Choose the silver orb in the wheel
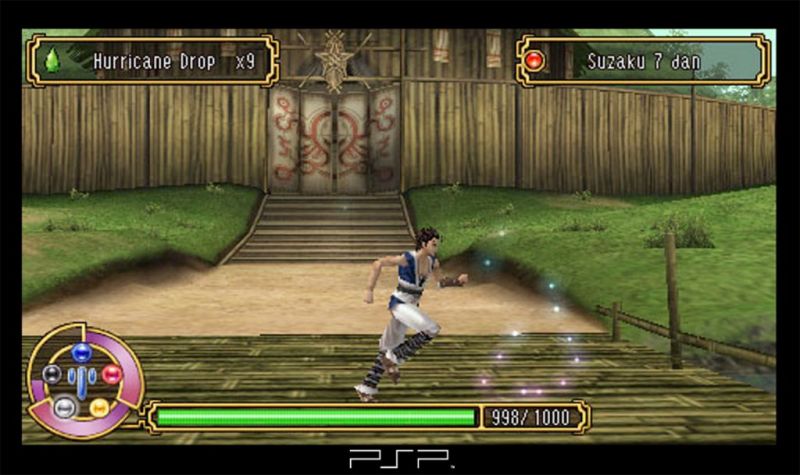Image resolution: width=800 pixels, height=475 pixels. click(64, 407)
